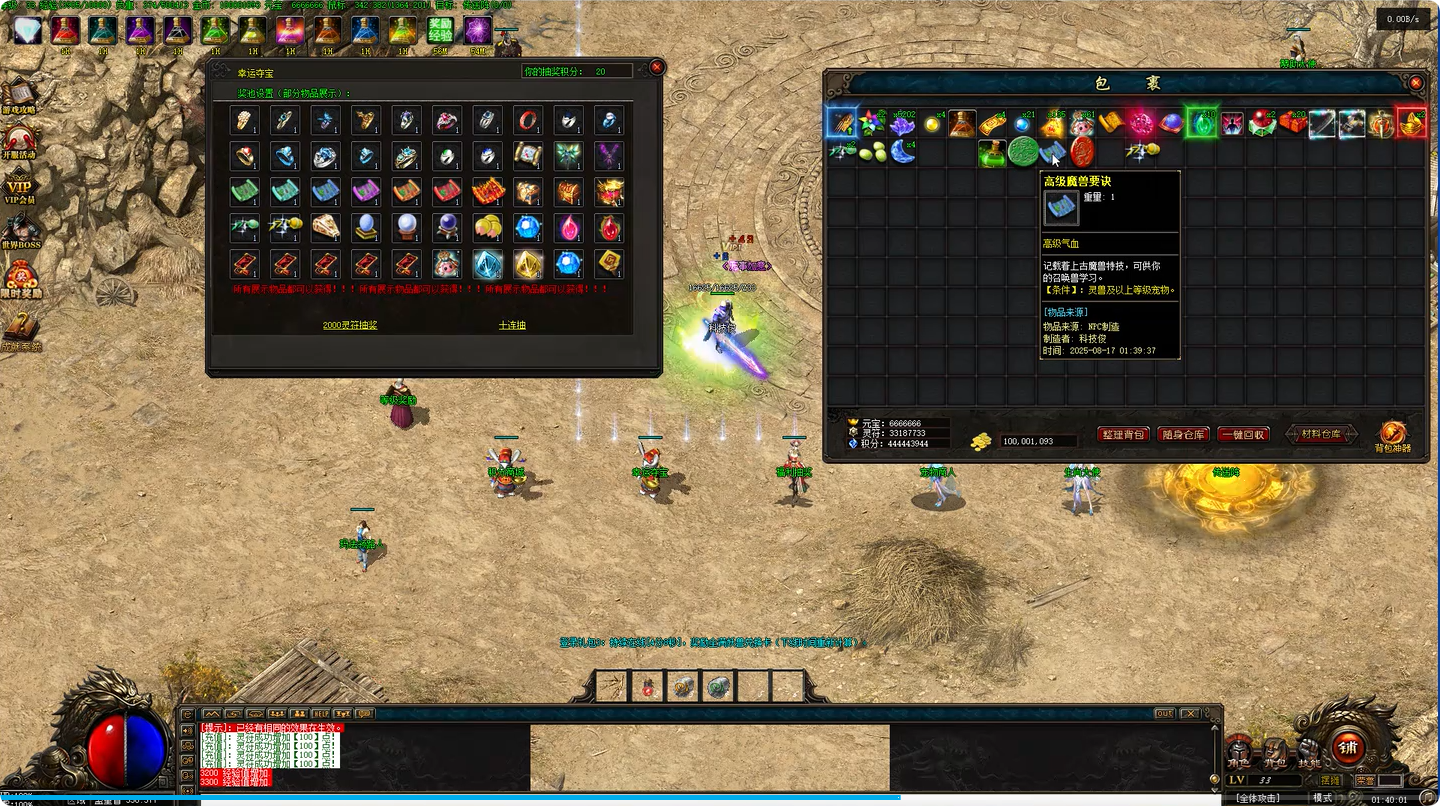Click the 奖励经验 bonus experience buff icon
Screen dimensions: 1440x806
point(440,30)
